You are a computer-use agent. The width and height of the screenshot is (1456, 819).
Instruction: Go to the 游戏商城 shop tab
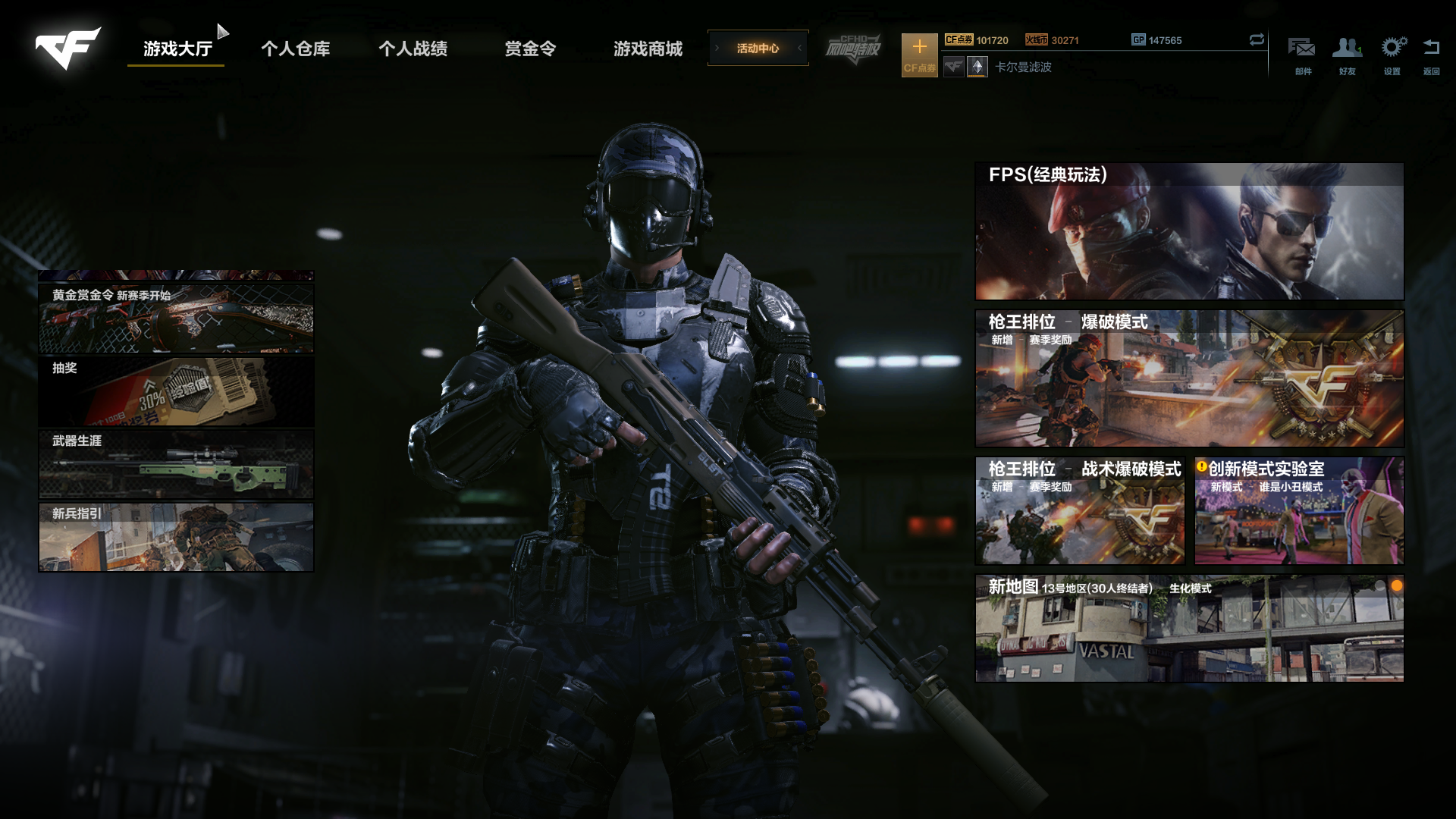click(x=648, y=49)
